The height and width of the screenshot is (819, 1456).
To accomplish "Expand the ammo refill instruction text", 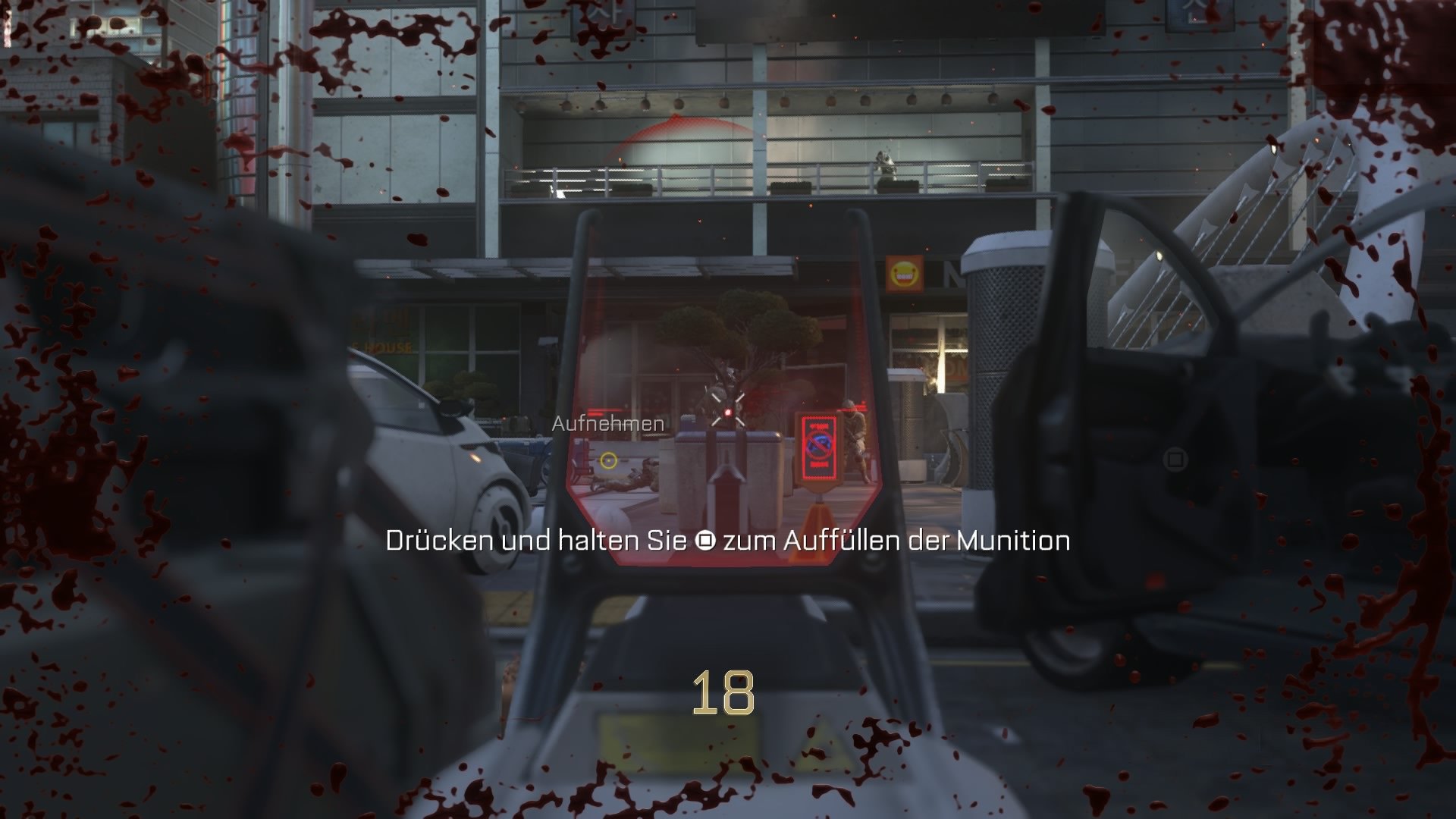I will (726, 541).
